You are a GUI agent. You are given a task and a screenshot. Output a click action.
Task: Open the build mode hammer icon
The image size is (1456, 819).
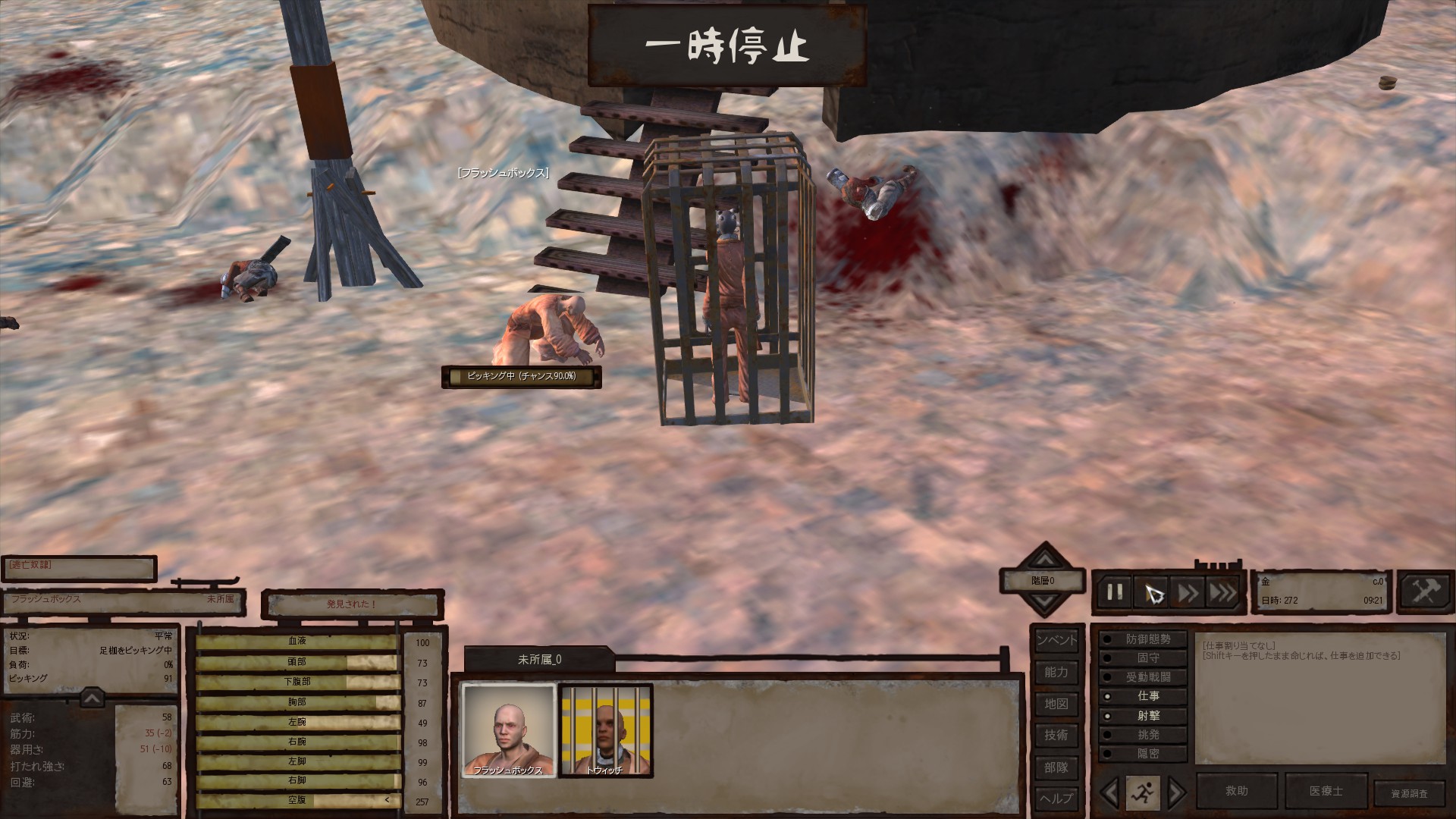1425,591
